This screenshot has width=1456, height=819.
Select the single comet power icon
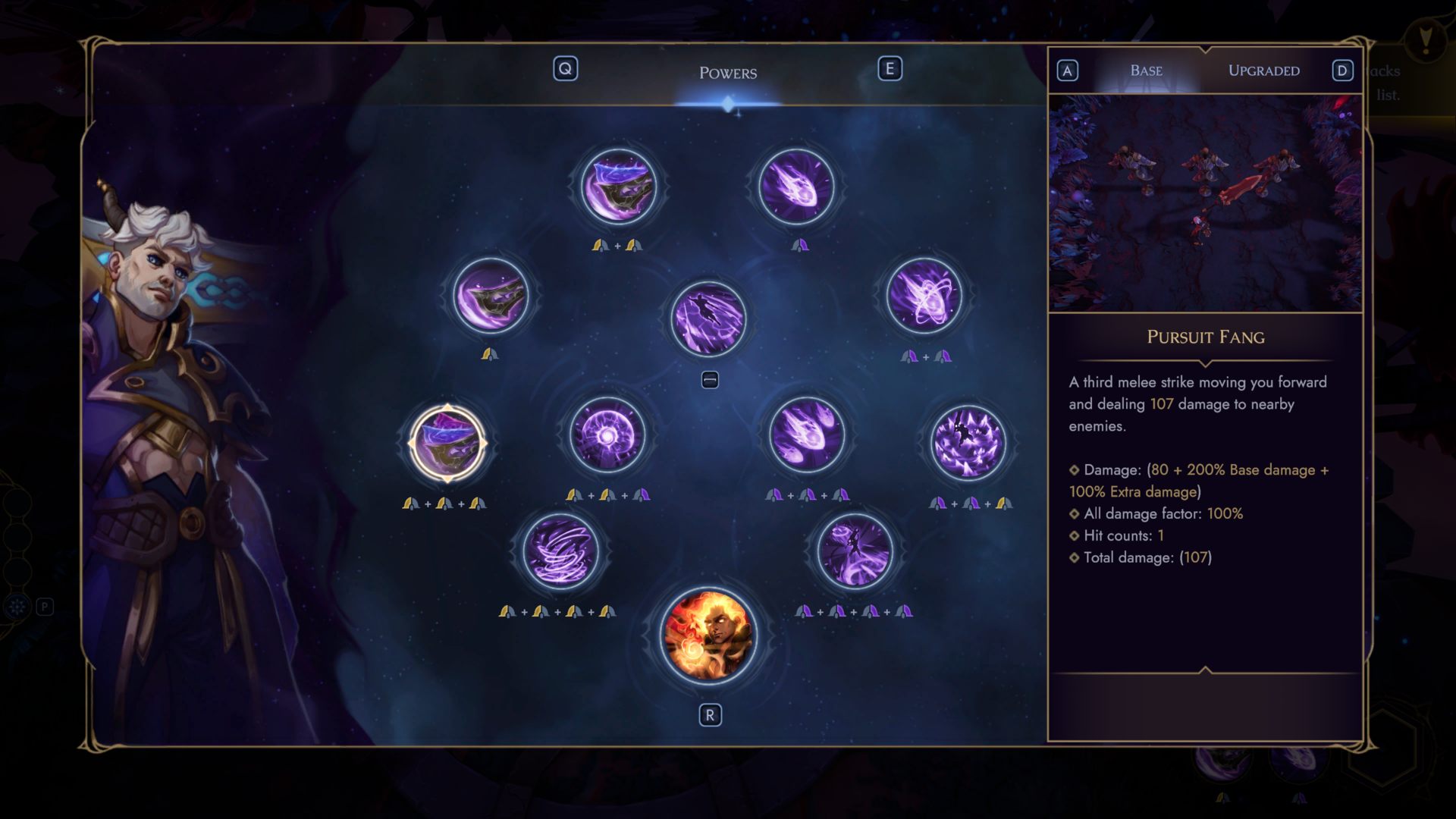[796, 187]
